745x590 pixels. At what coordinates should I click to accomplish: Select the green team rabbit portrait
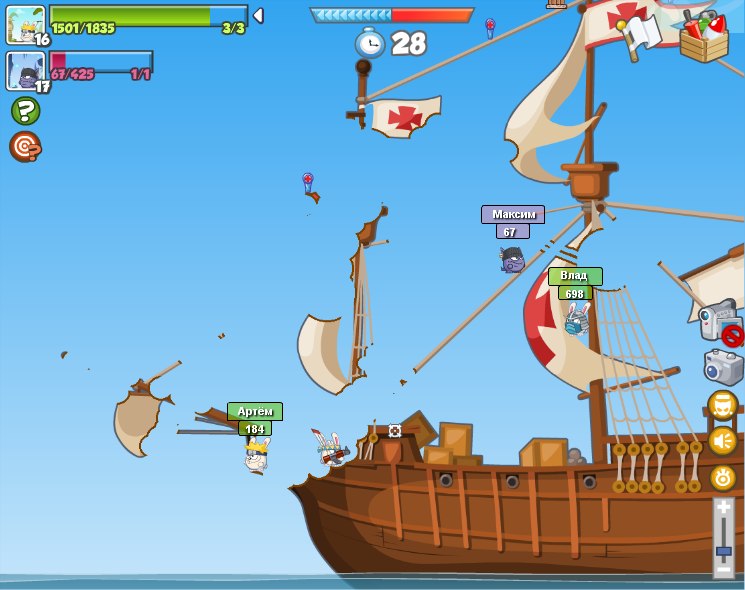pyautogui.click(x=24, y=25)
